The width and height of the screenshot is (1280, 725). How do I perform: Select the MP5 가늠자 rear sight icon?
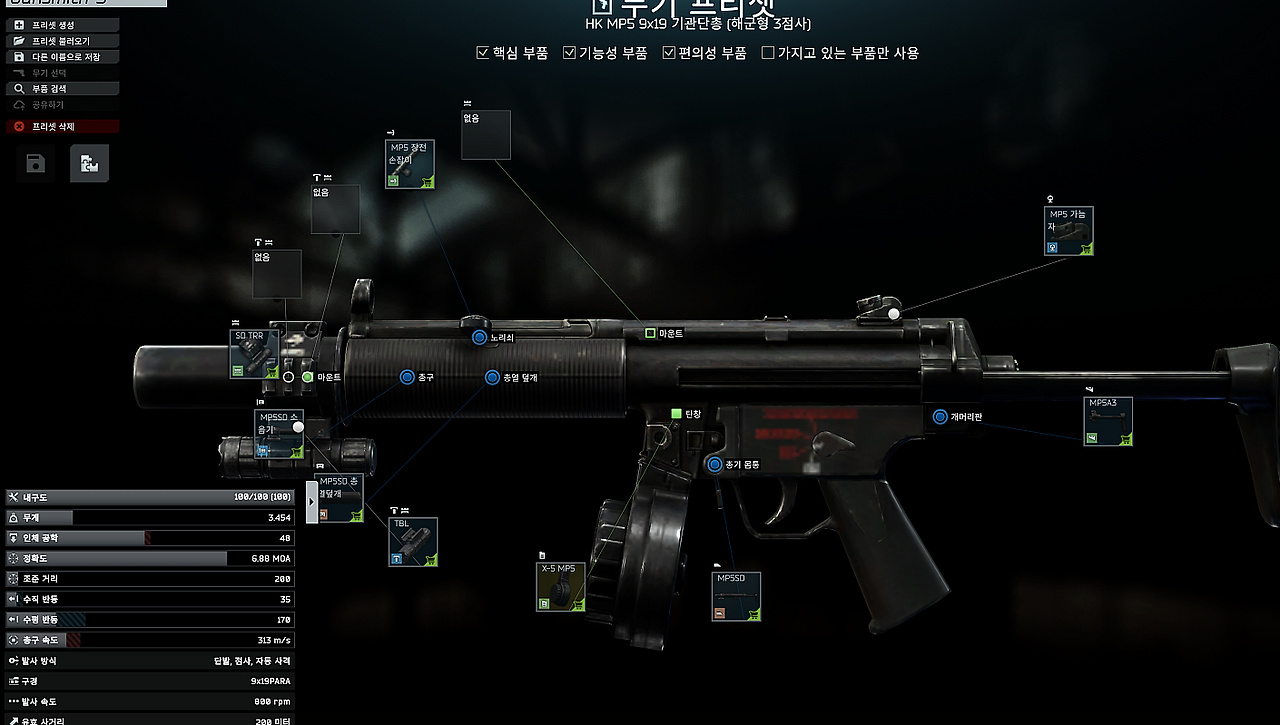[1068, 231]
